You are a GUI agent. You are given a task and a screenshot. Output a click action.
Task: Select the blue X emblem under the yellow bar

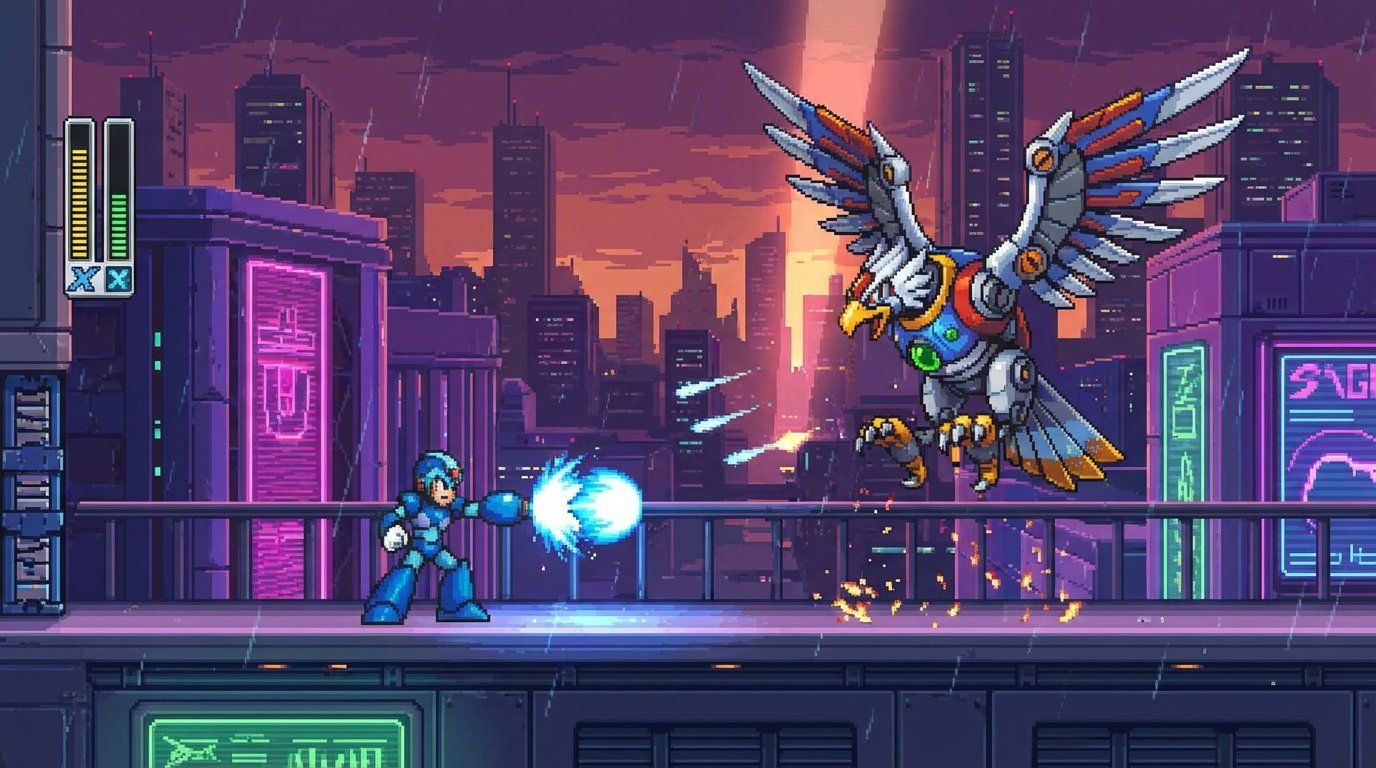click(x=84, y=278)
